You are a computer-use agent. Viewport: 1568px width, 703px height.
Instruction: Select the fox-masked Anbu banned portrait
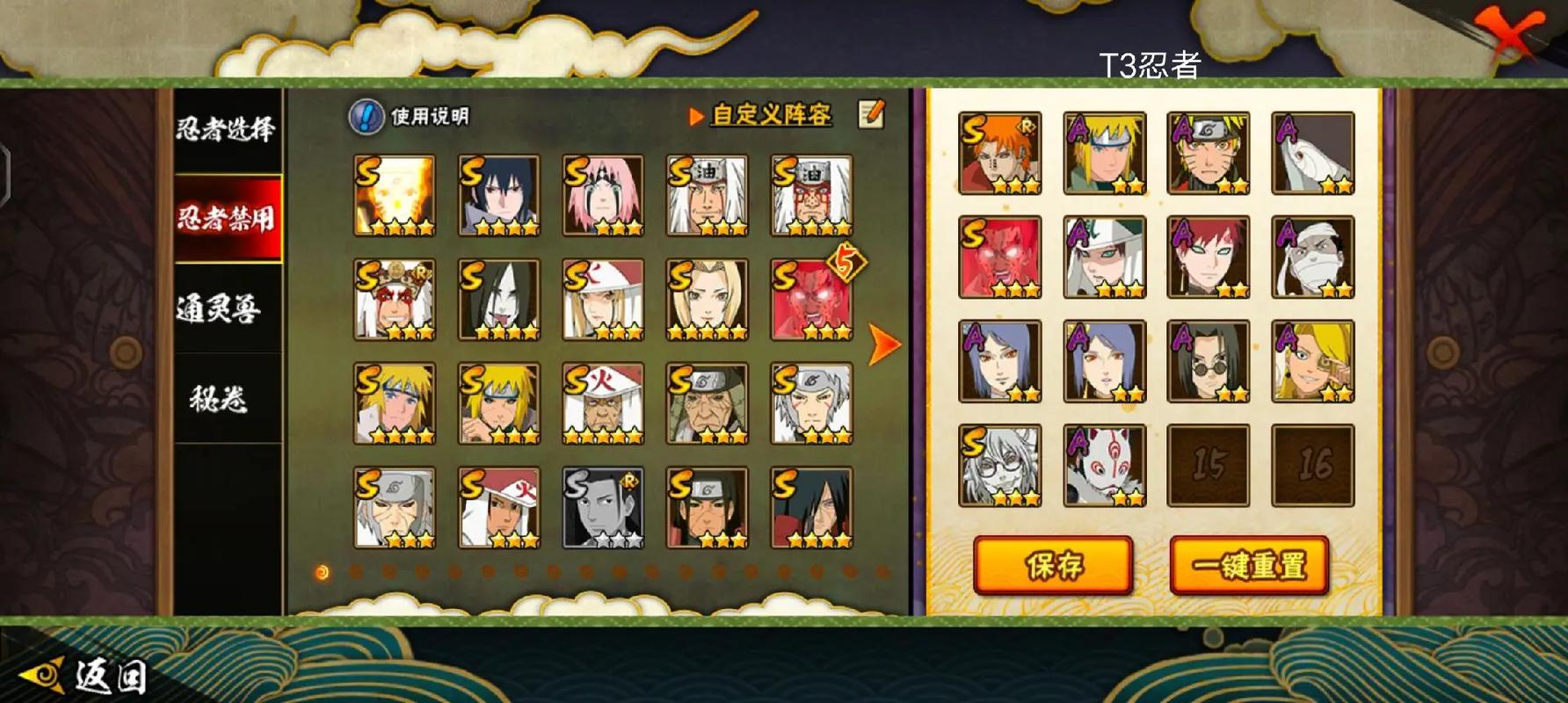click(1104, 466)
